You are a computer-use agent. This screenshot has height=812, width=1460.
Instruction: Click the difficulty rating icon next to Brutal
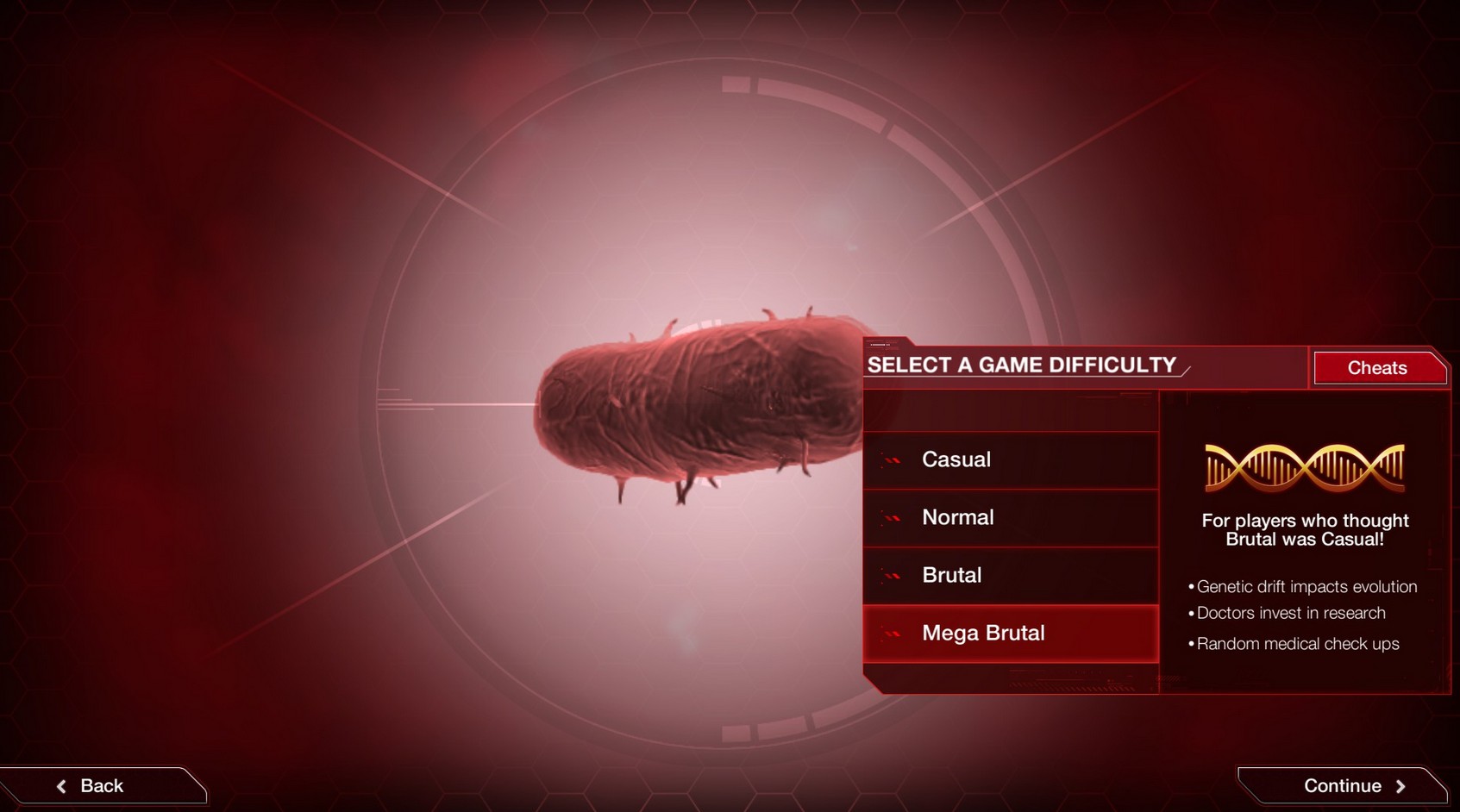[x=890, y=575]
